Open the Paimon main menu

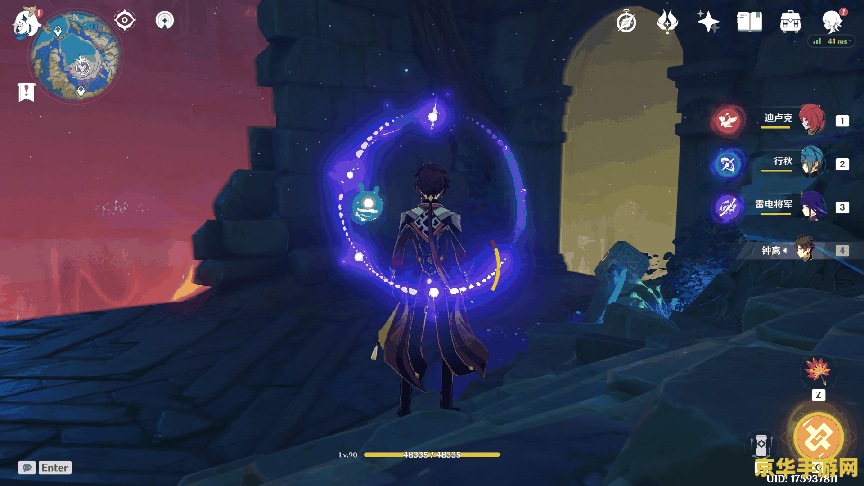[23, 22]
